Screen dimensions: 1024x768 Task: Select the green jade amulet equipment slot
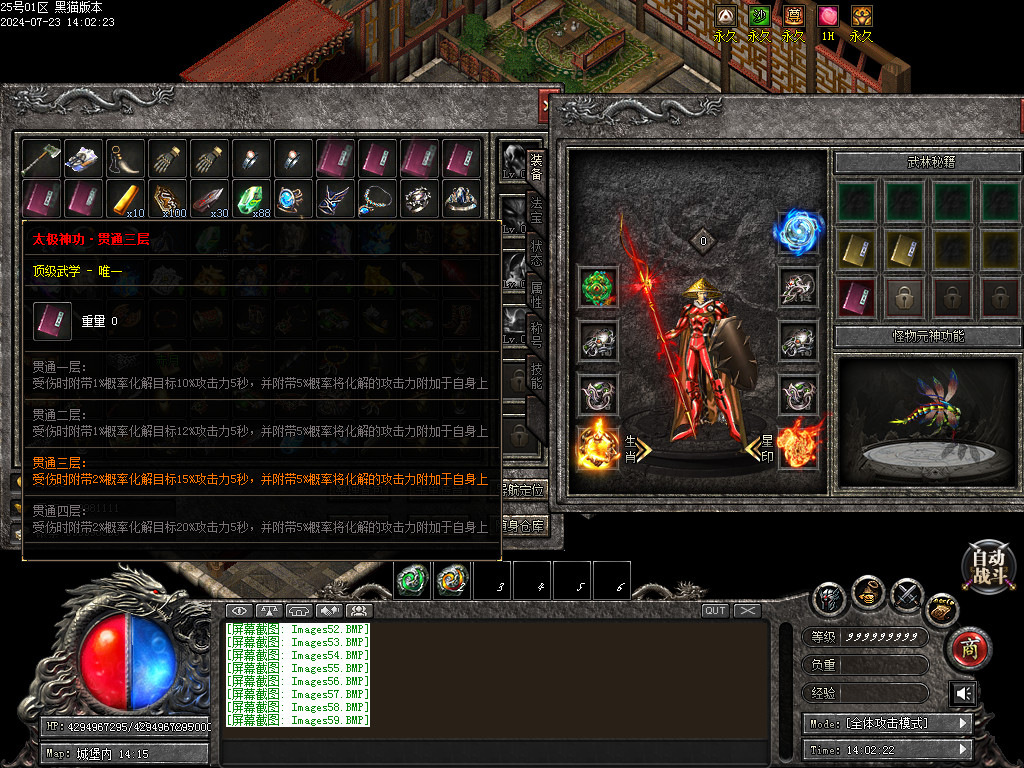click(598, 287)
